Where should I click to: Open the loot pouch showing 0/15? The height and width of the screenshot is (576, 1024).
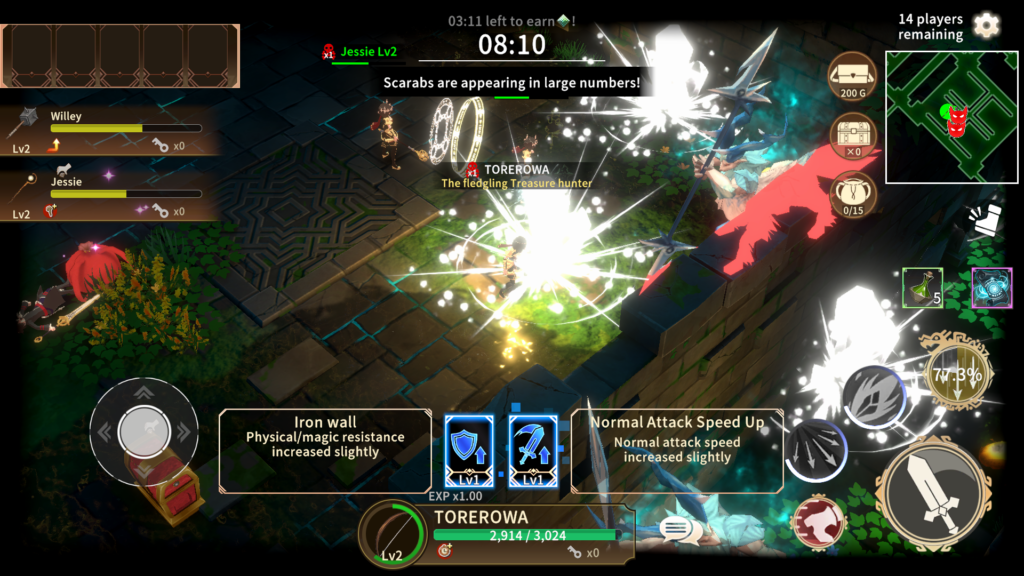pos(853,195)
